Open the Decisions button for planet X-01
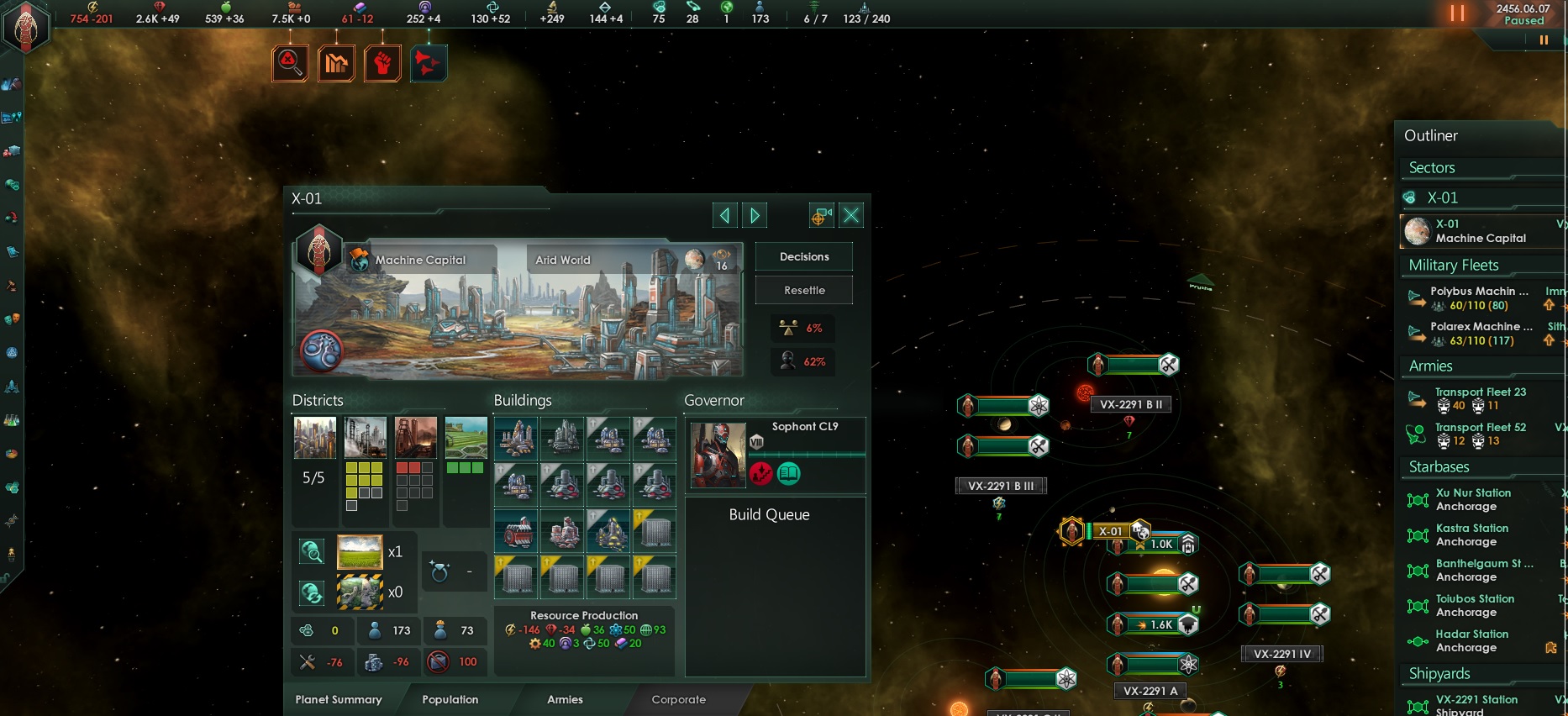This screenshot has width=1568, height=716. click(803, 256)
